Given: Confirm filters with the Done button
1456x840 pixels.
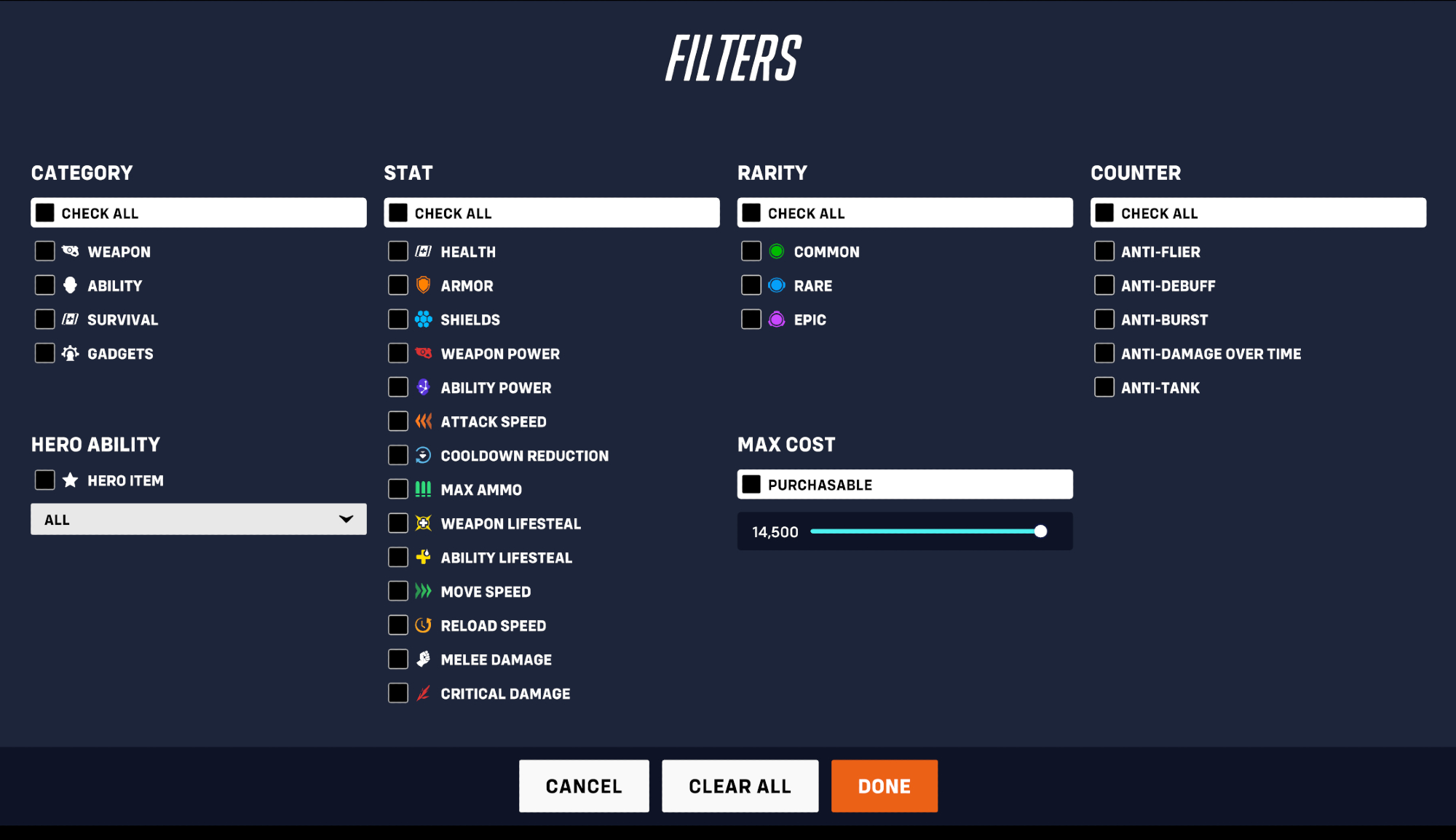Looking at the screenshot, I should click(x=884, y=786).
